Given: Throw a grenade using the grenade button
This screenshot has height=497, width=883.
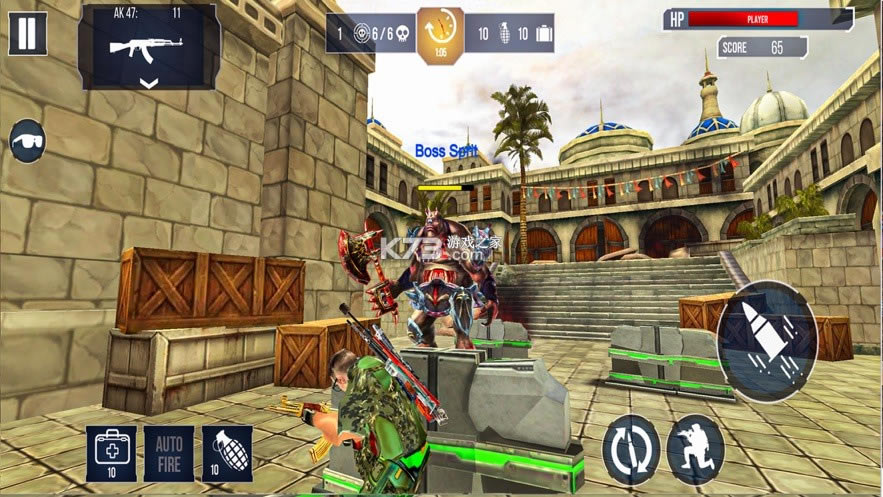Looking at the screenshot, I should [227, 454].
